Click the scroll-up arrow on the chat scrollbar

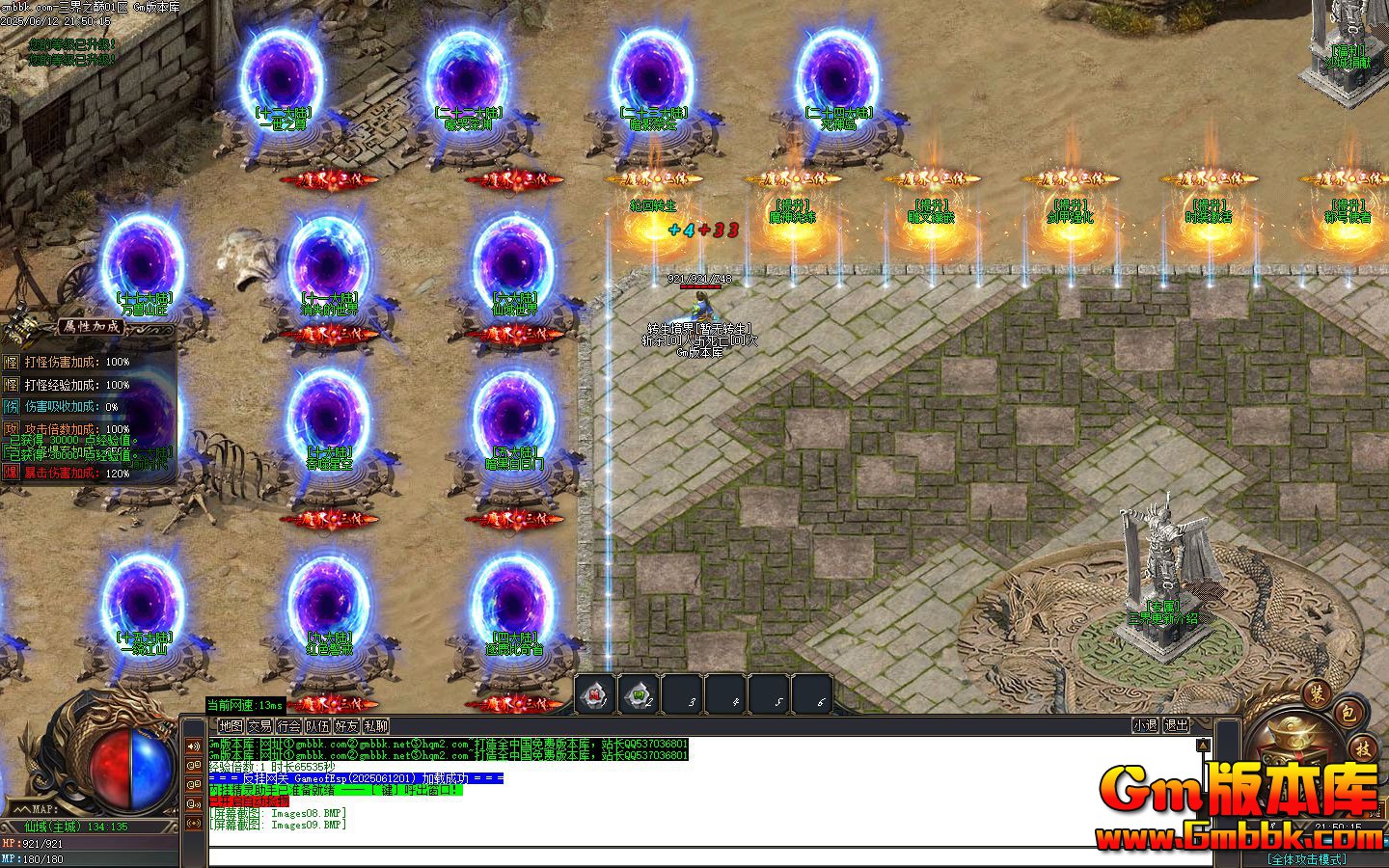[1203, 744]
